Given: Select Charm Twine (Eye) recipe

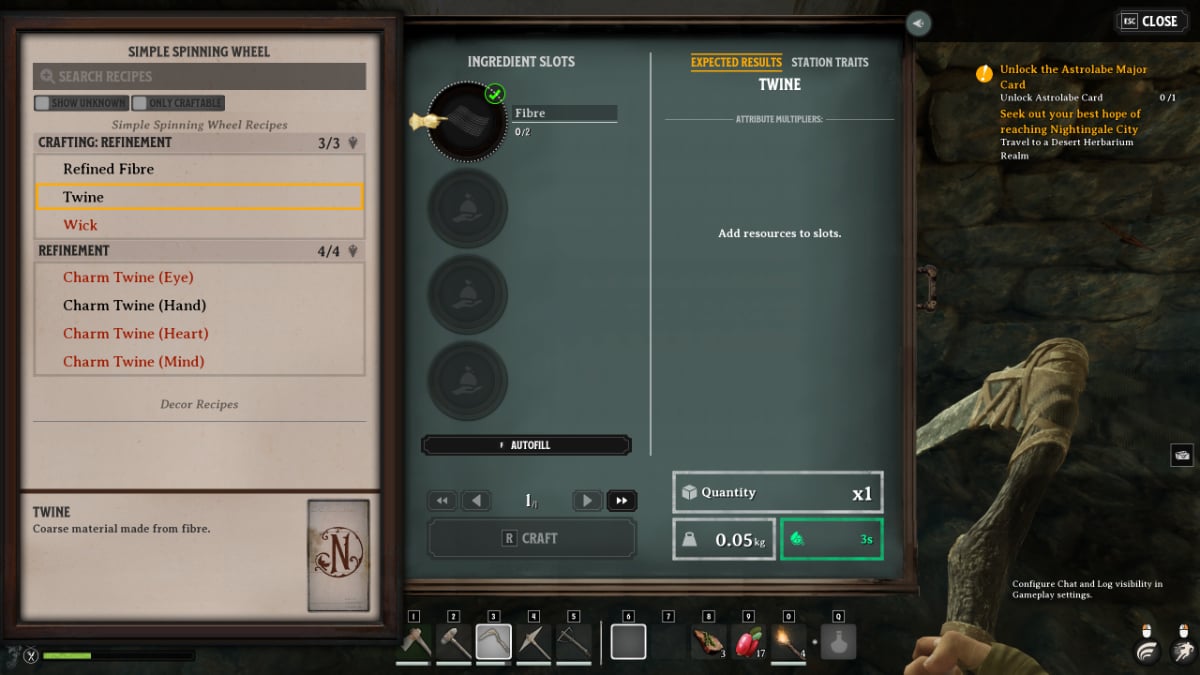Looking at the screenshot, I should [128, 277].
